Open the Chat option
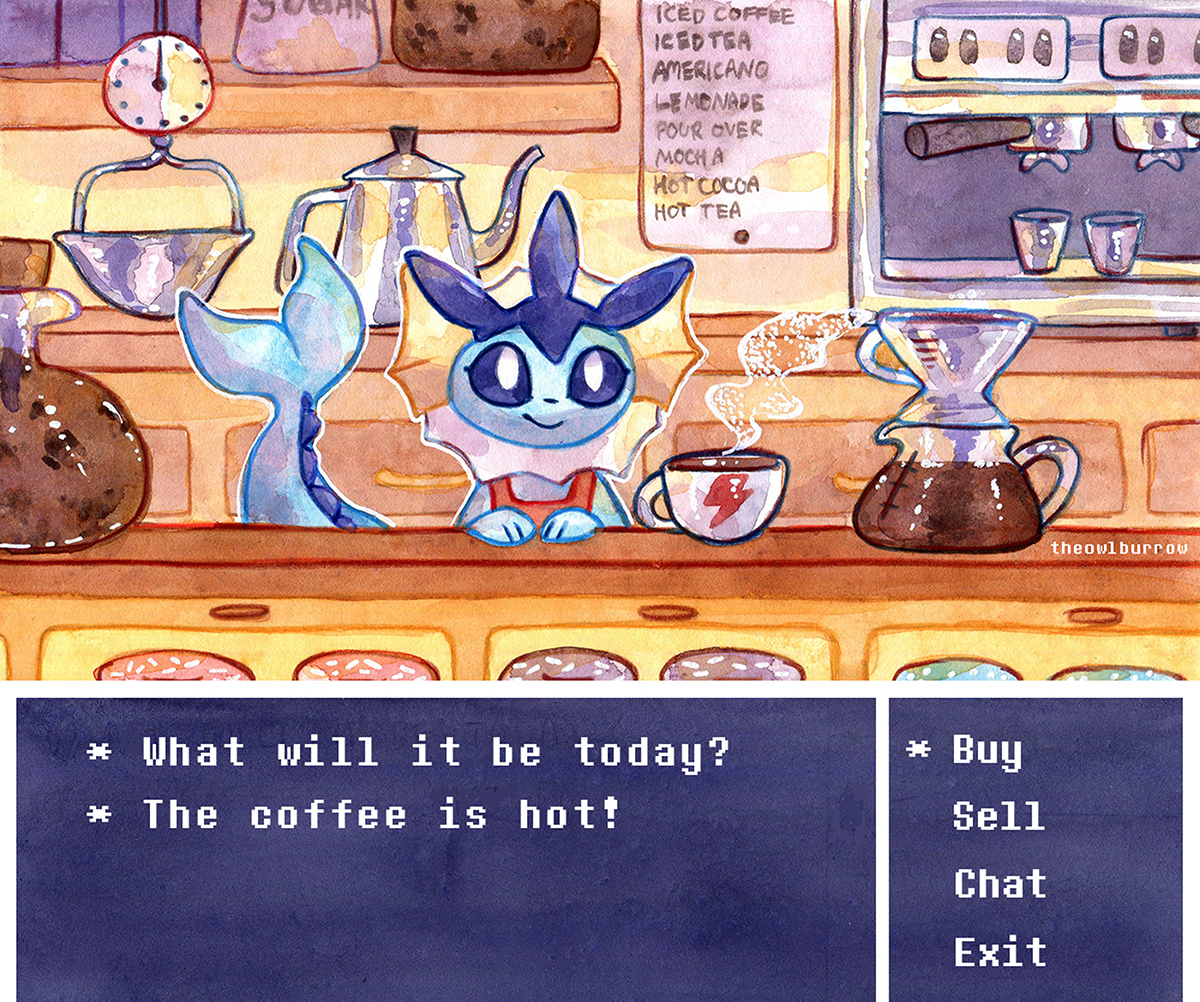 tap(1000, 884)
